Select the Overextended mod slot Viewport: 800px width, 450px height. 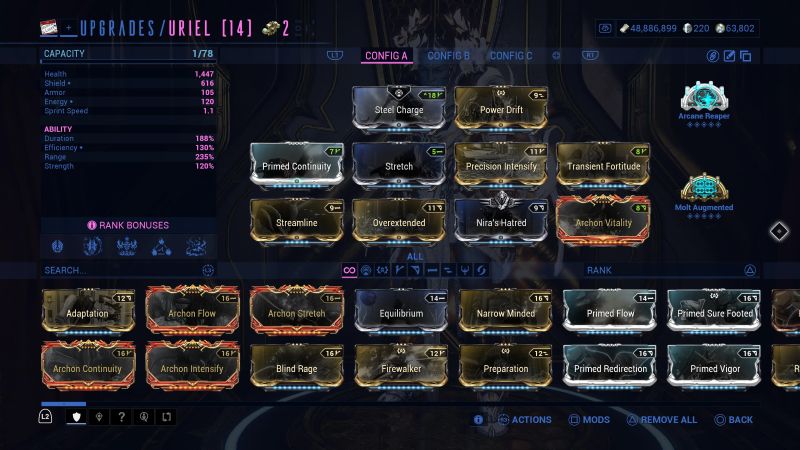click(x=399, y=221)
